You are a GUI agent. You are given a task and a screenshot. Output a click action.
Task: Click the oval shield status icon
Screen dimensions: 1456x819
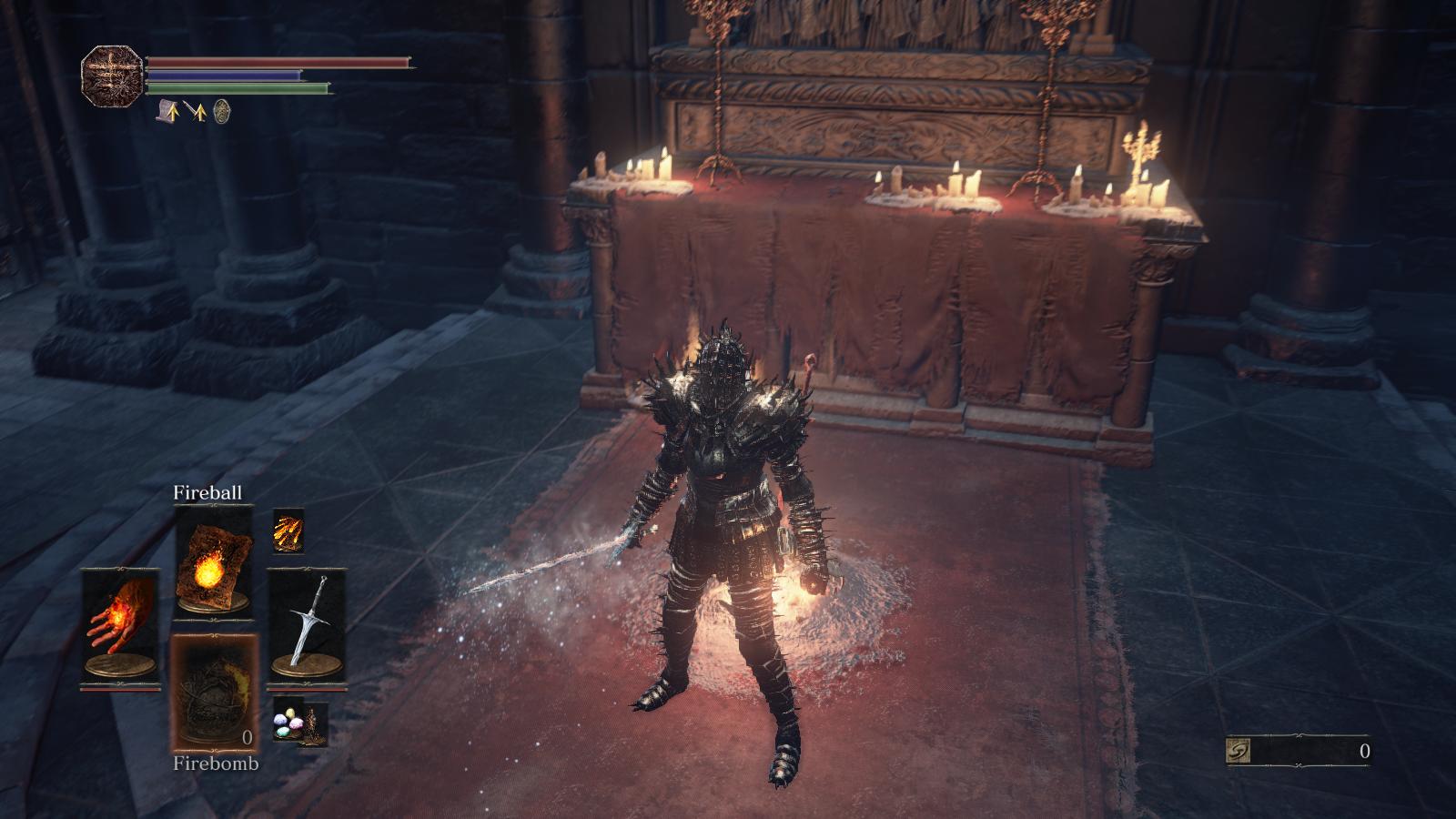click(221, 112)
